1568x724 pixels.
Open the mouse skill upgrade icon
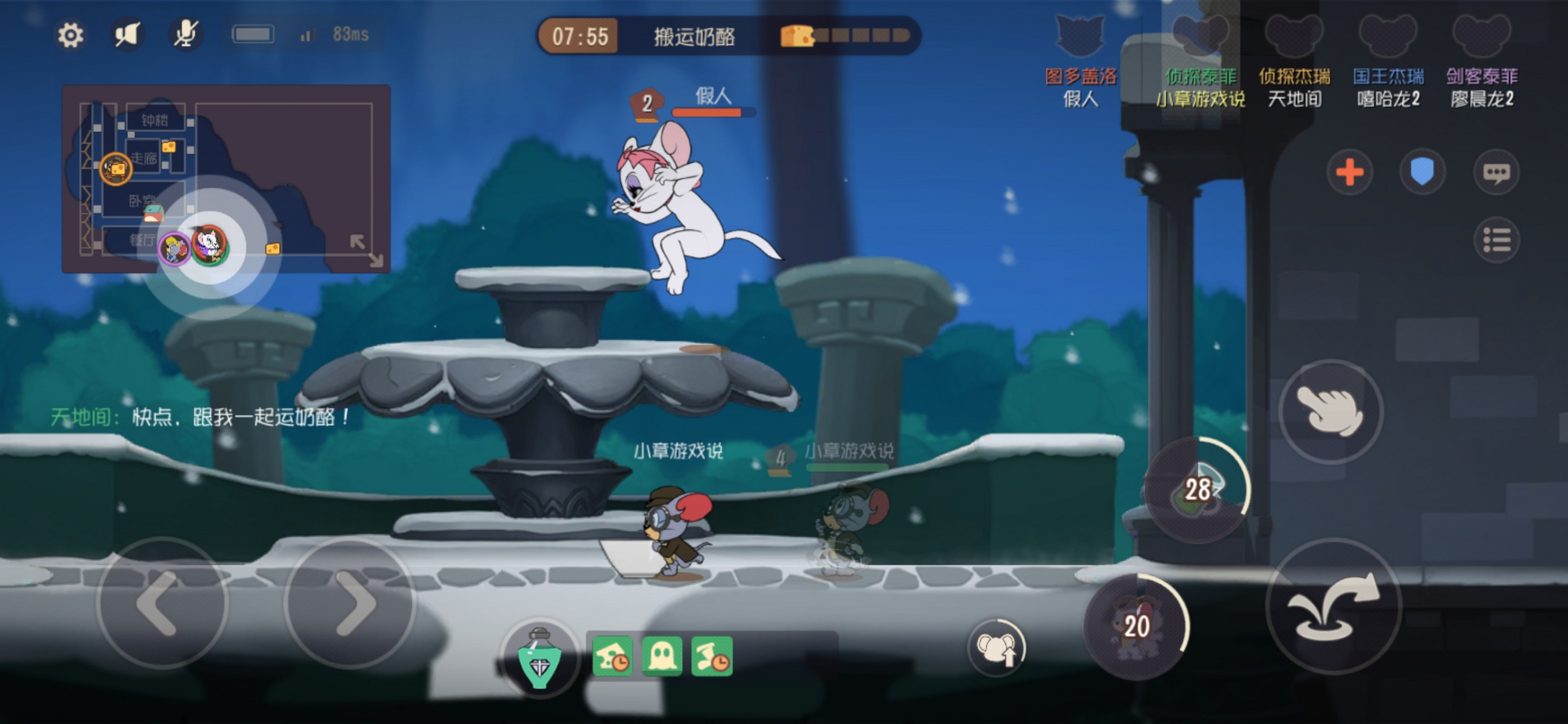pyautogui.click(x=996, y=647)
